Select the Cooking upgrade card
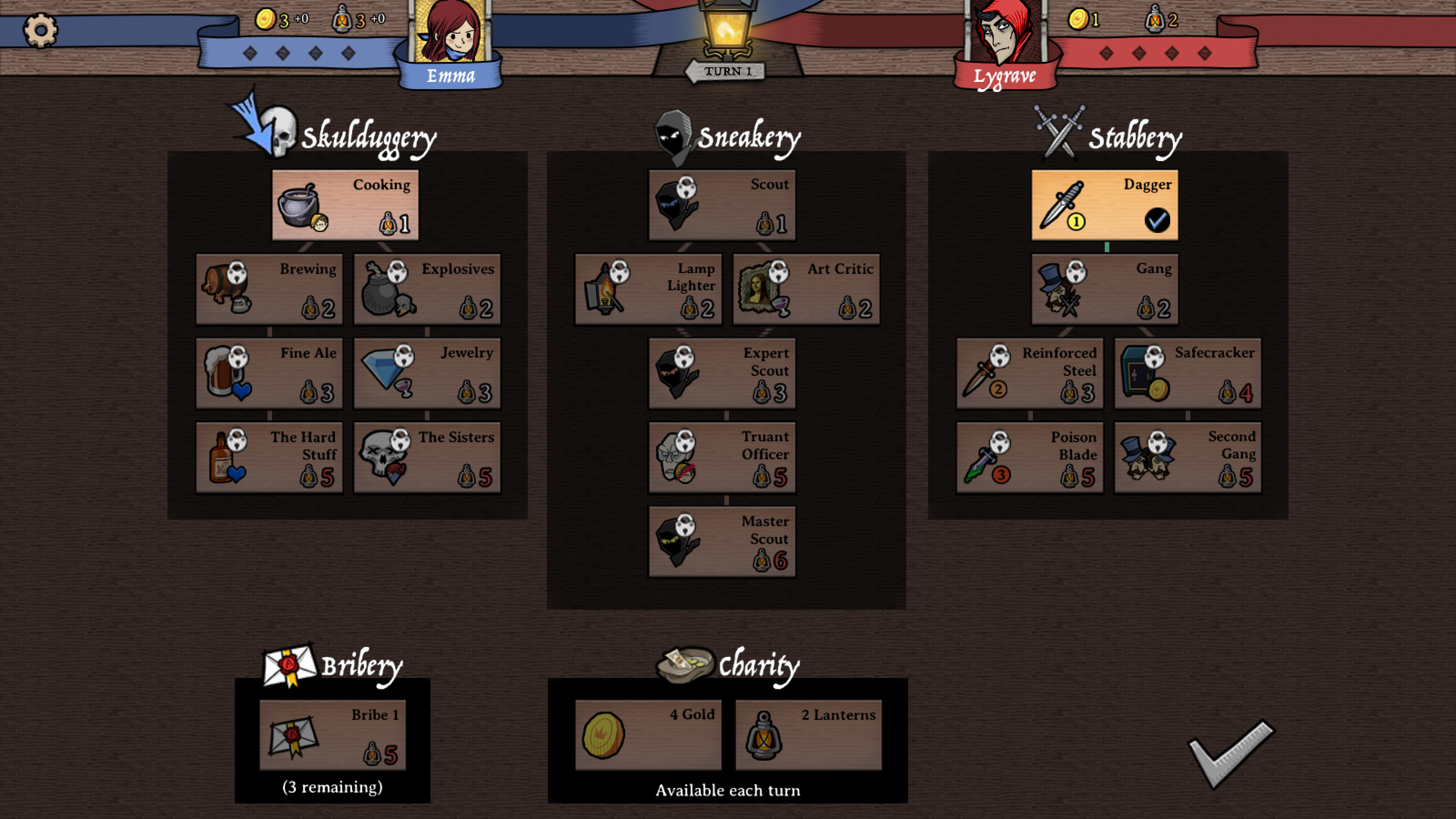 (x=345, y=205)
